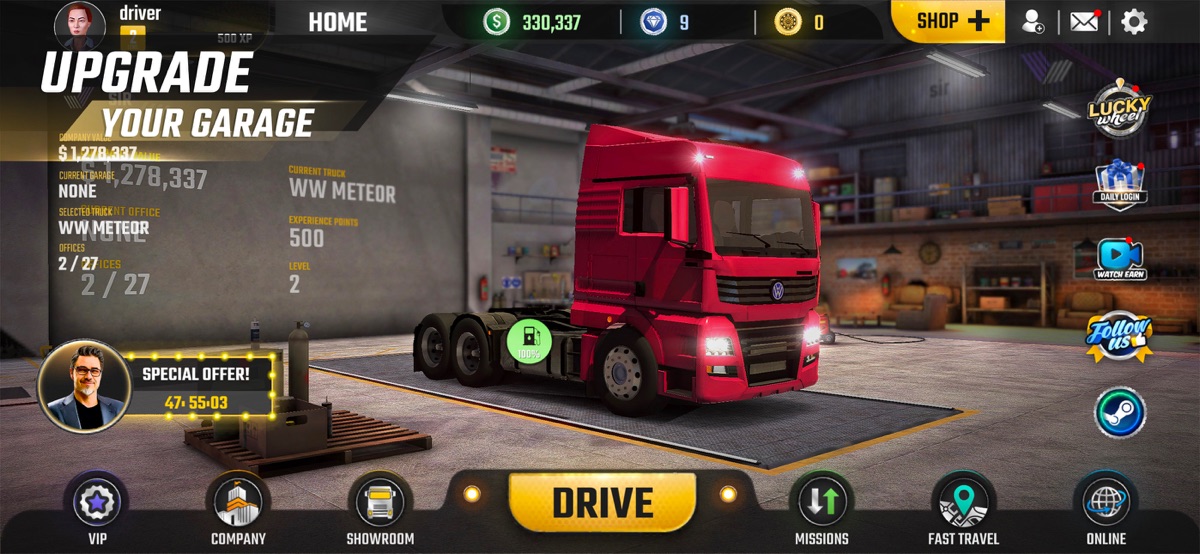Click the add friend icon
The height and width of the screenshot is (554, 1200).
1034,21
